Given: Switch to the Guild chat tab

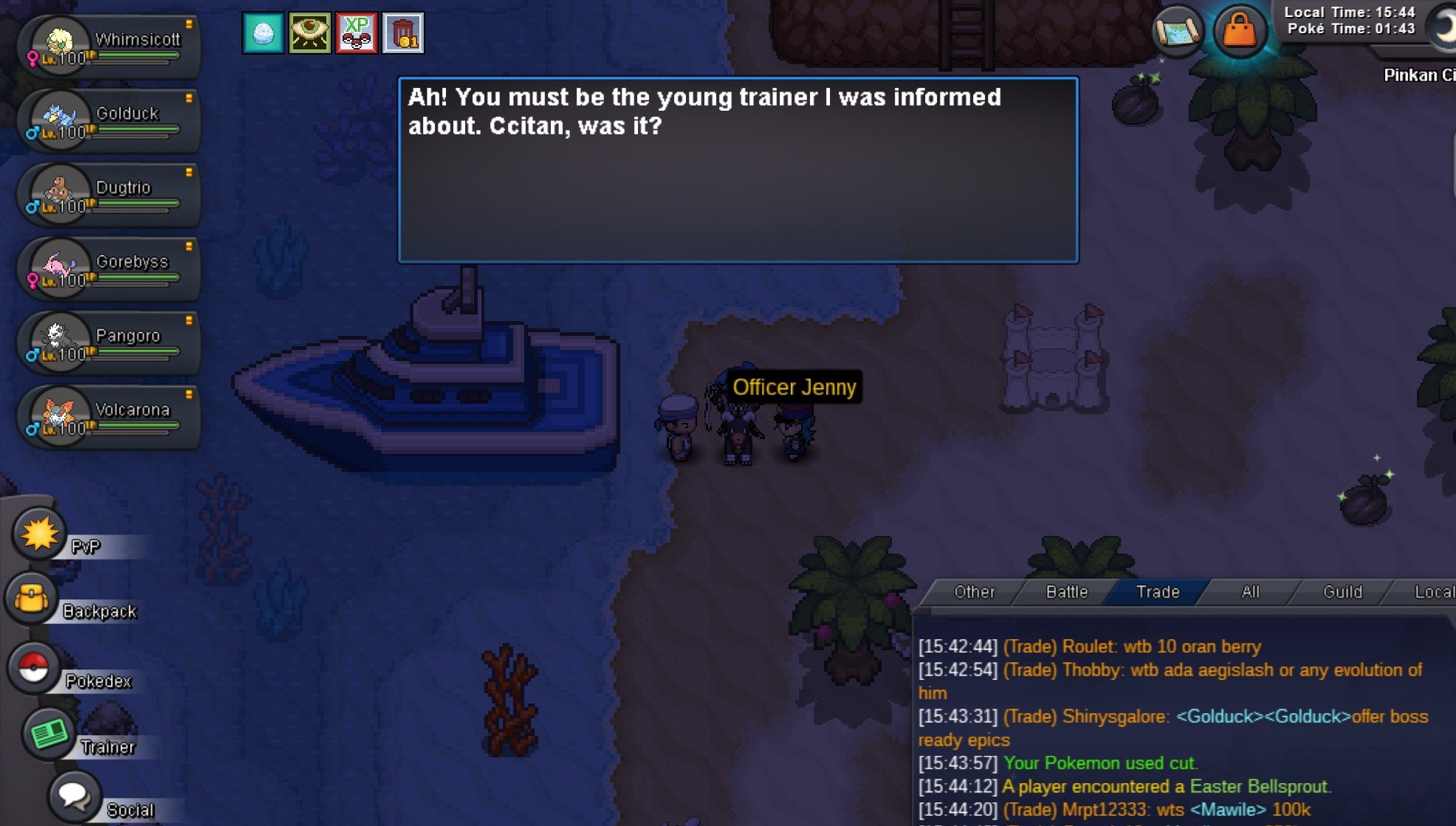Looking at the screenshot, I should pos(1342,592).
